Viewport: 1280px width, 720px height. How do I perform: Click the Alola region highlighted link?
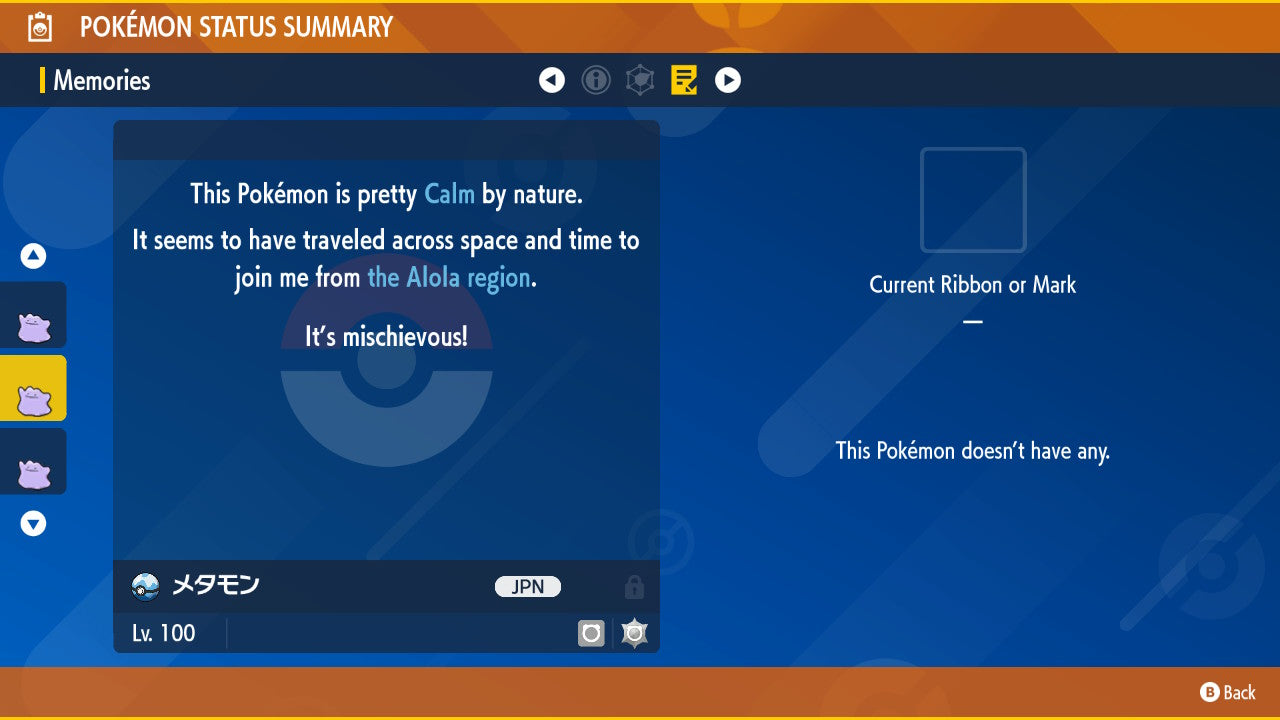tap(449, 277)
